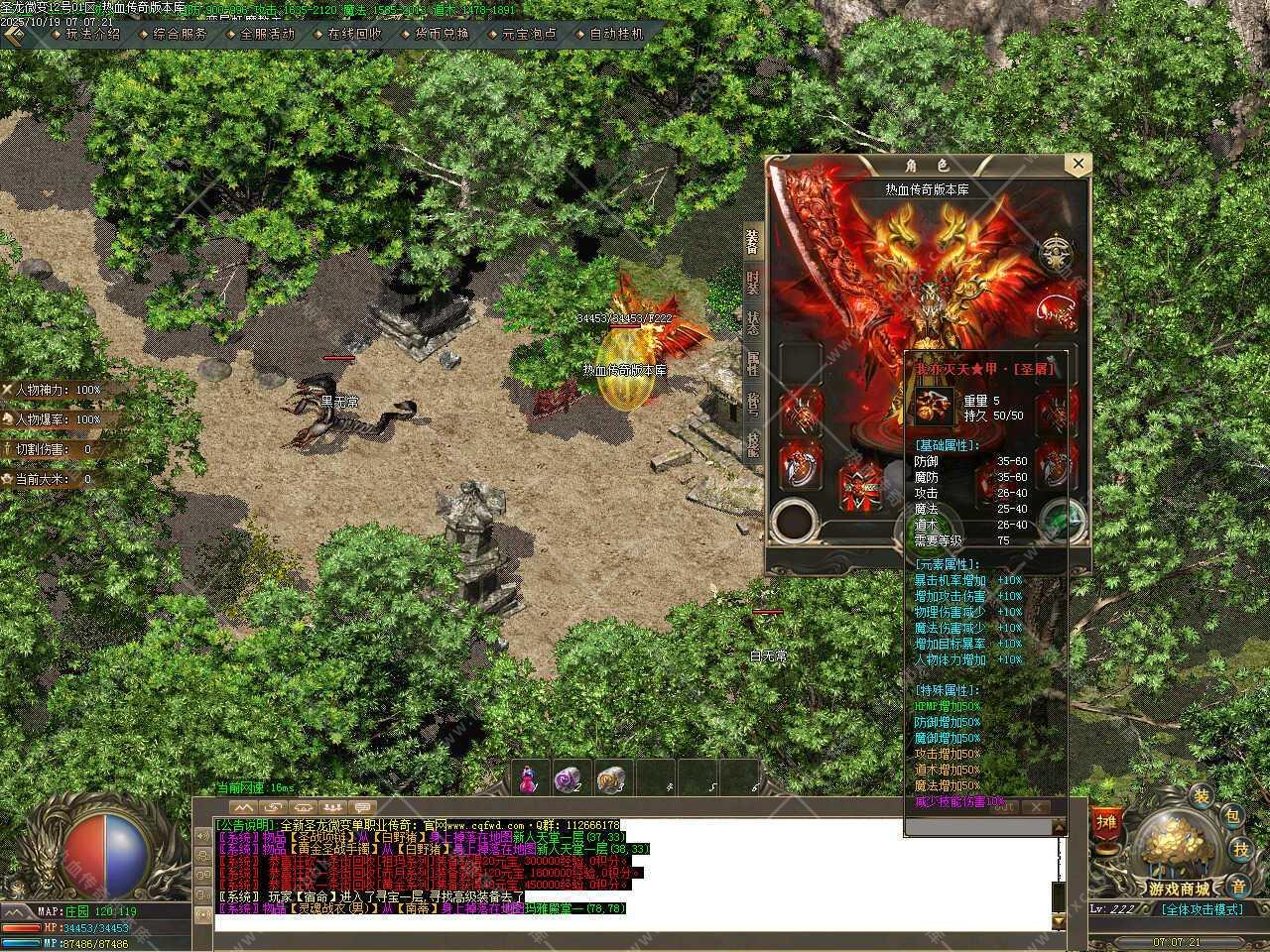Open equipment with the round 装 button

coord(1201,795)
